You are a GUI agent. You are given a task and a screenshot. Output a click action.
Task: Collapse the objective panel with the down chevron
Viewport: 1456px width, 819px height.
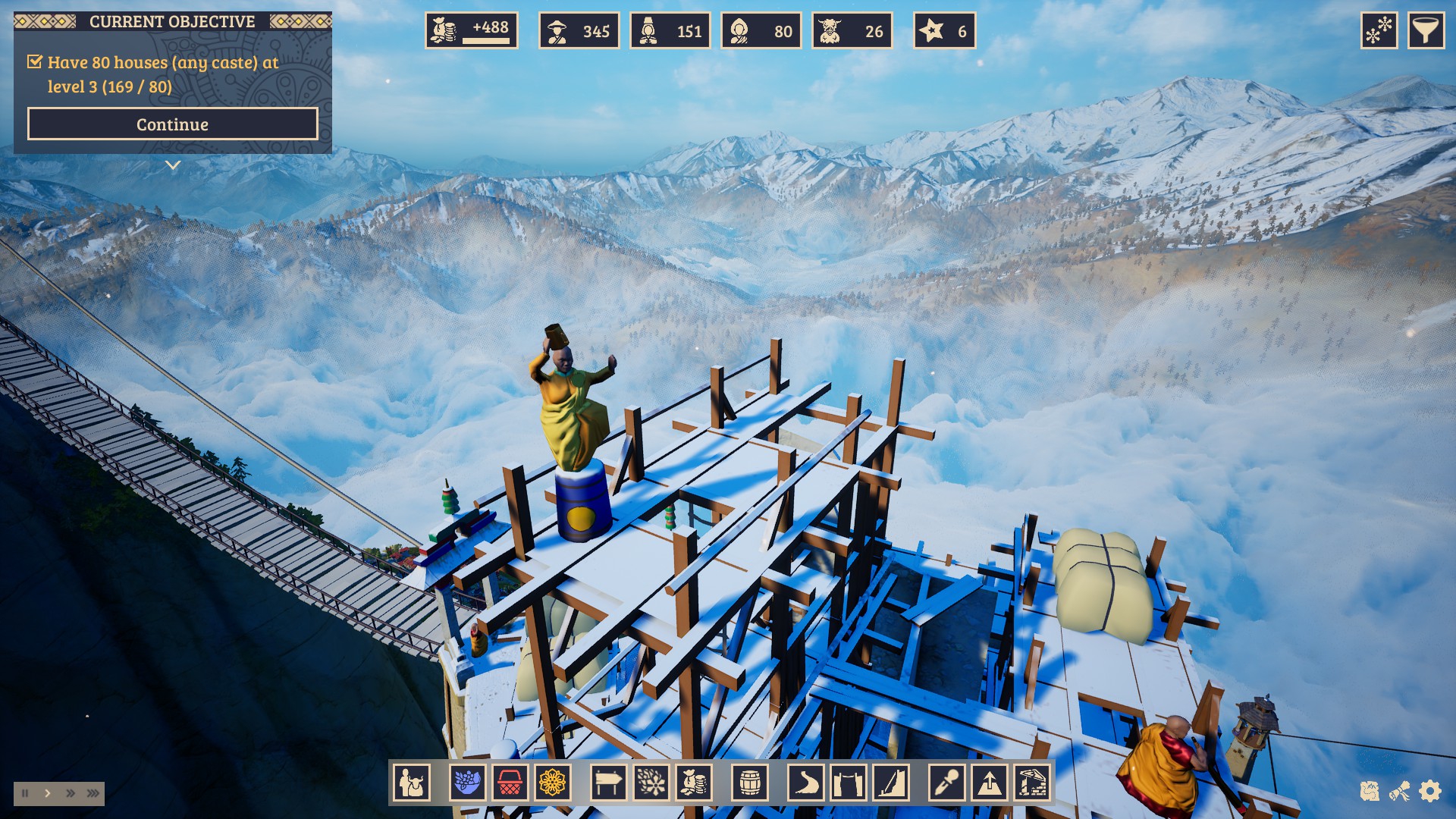[x=173, y=165]
